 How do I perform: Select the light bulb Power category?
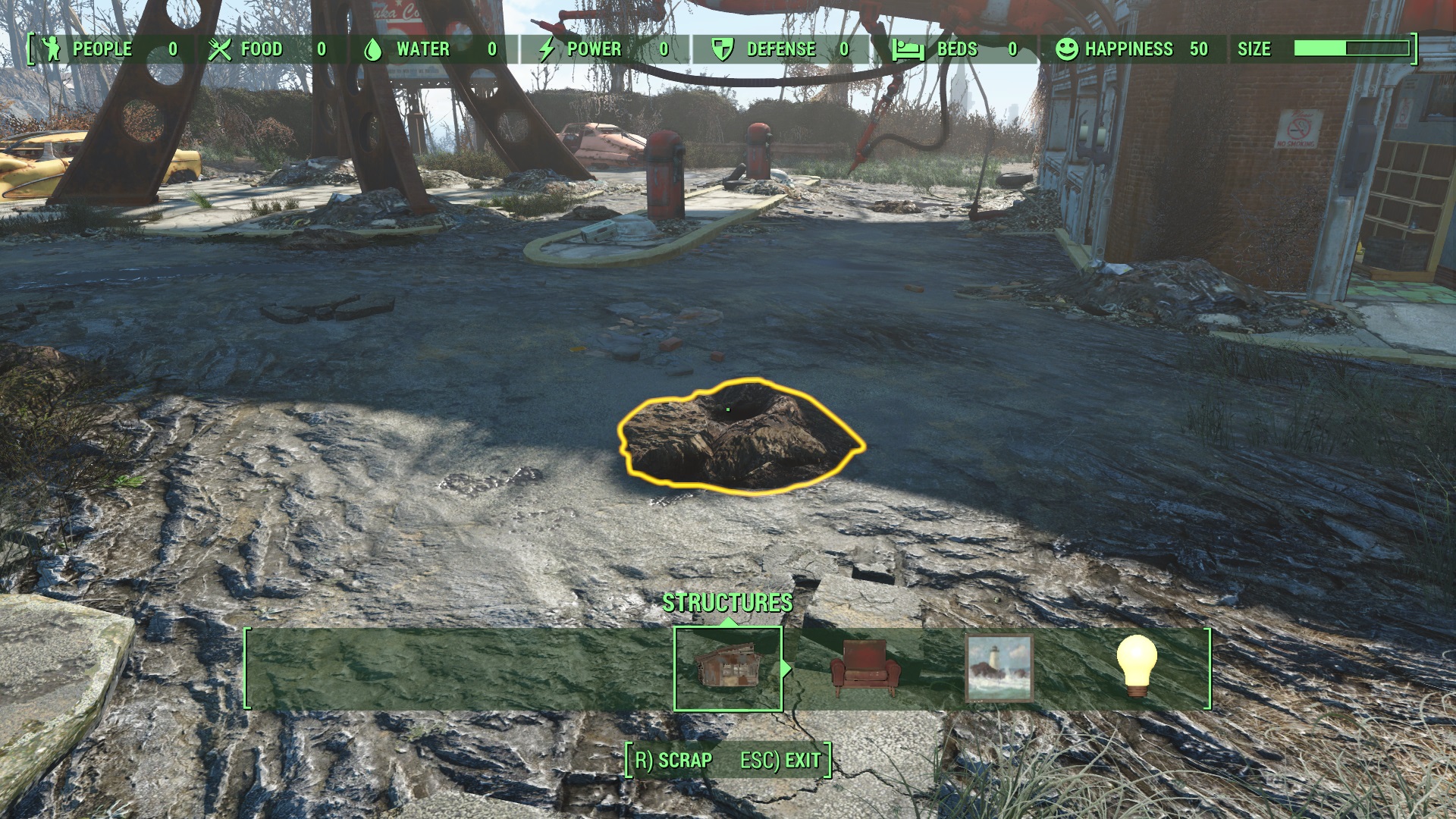tap(1136, 666)
